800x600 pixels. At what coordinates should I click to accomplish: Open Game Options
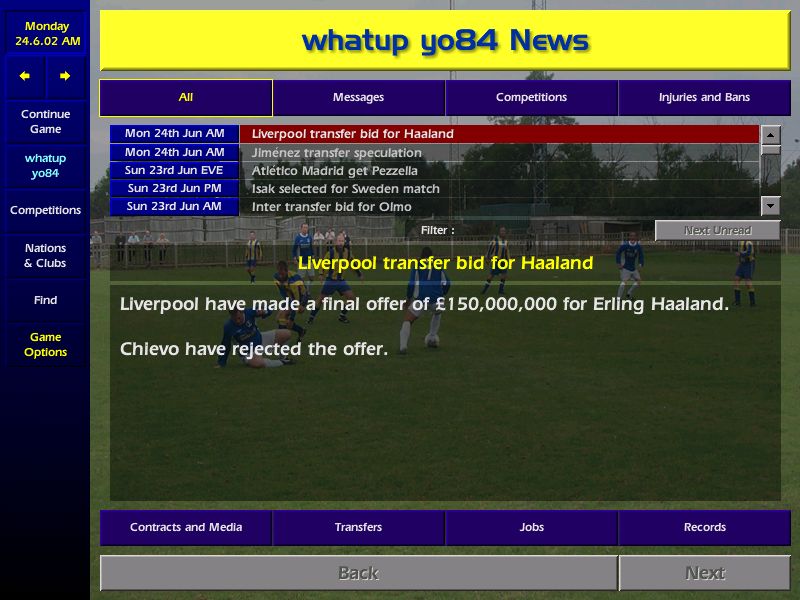45,345
